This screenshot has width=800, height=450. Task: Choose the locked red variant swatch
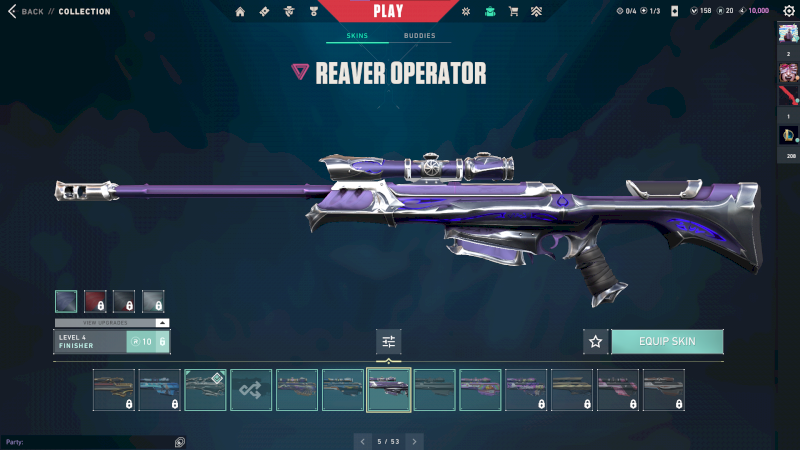tap(95, 301)
